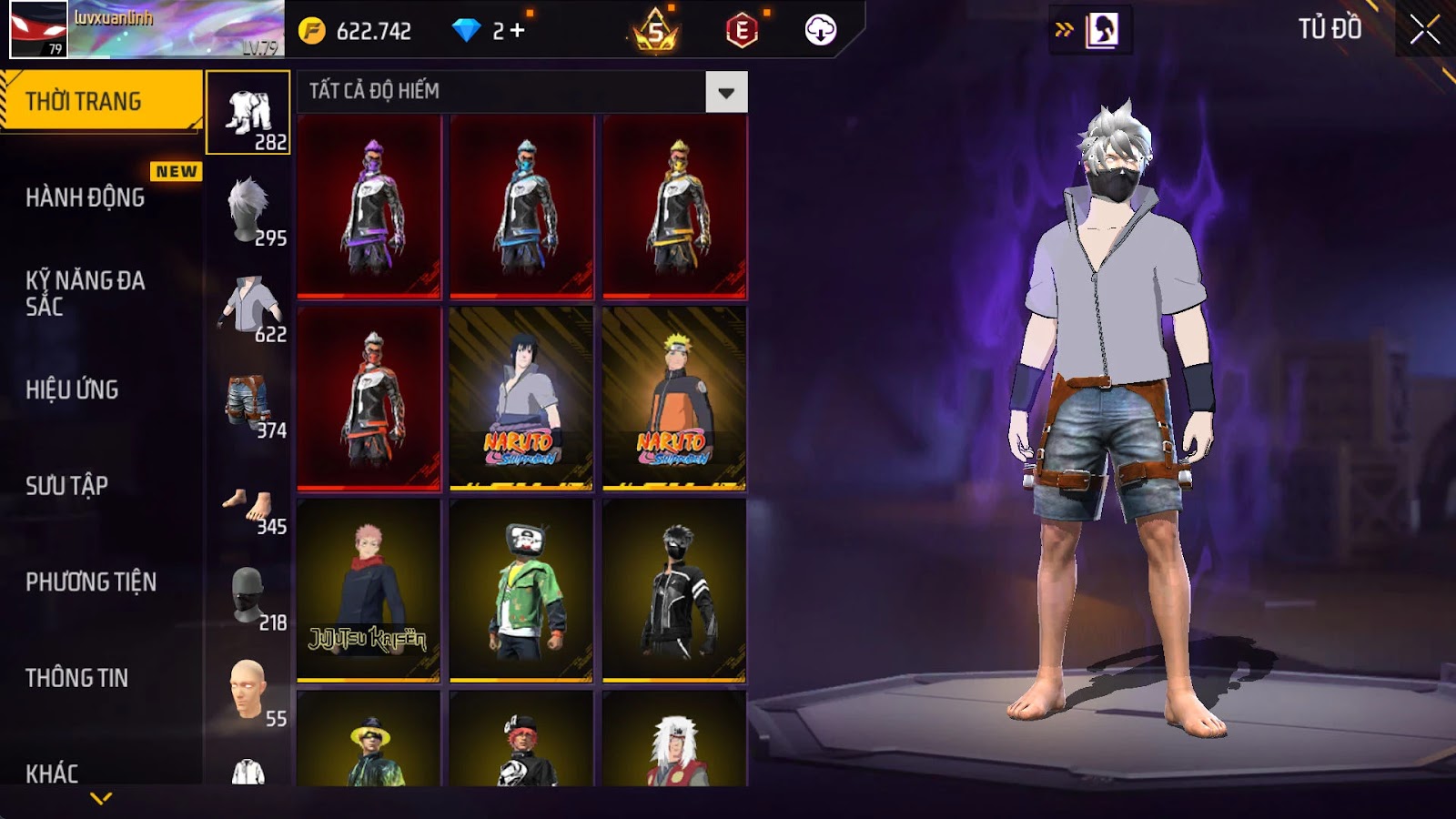Choose the Jujutsu Kaisen outfit

(x=369, y=591)
